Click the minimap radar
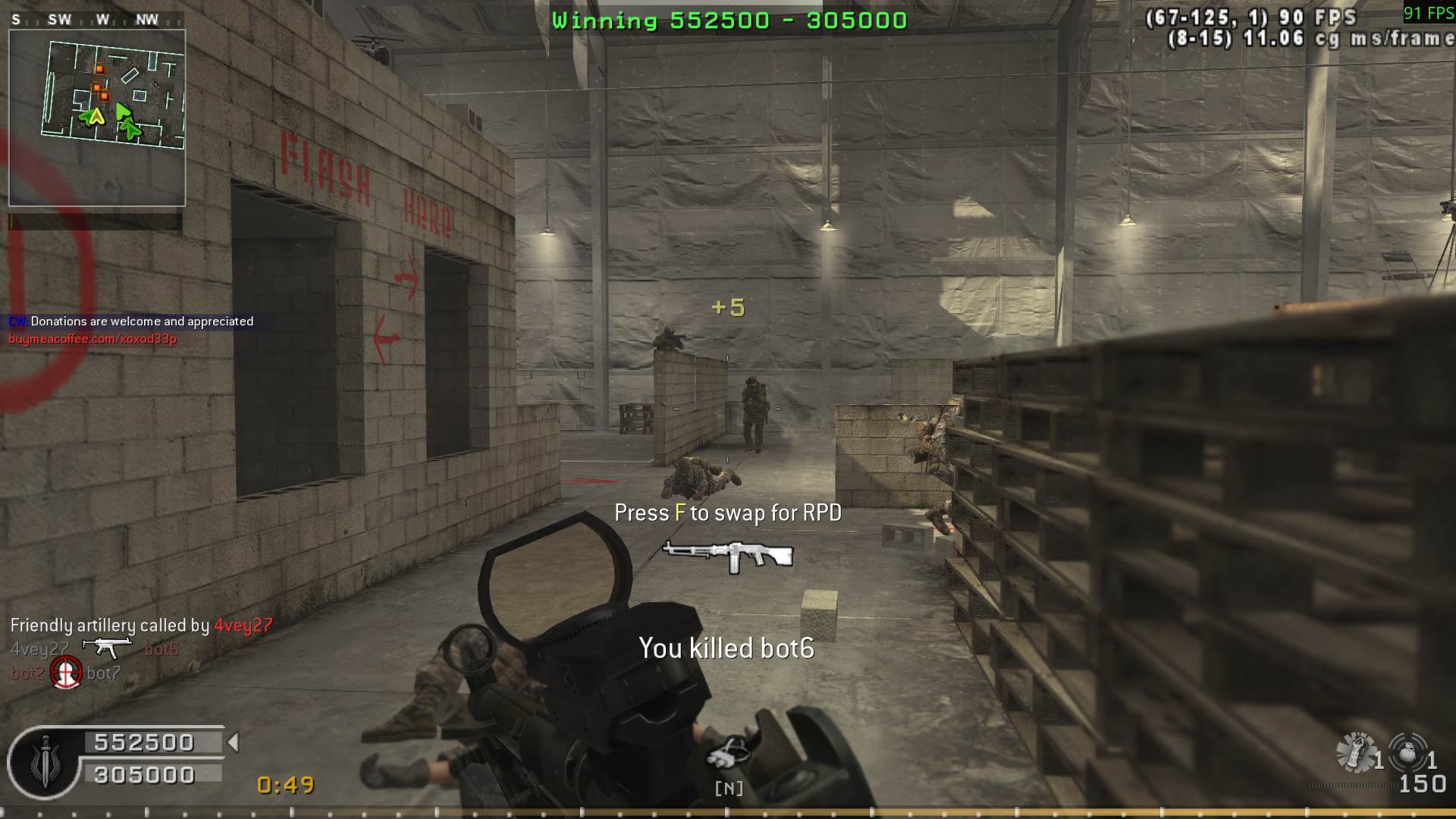 (x=97, y=118)
